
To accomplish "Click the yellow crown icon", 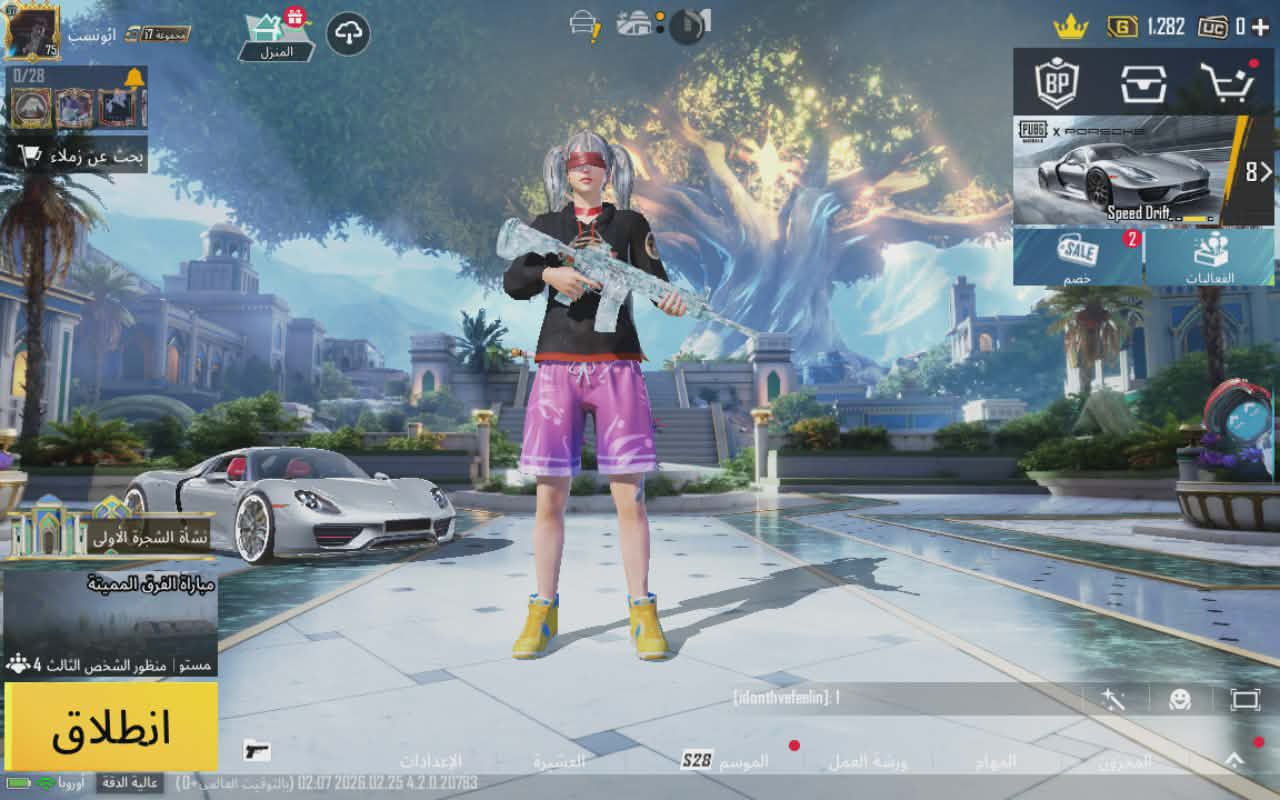I will (x=1070, y=27).
